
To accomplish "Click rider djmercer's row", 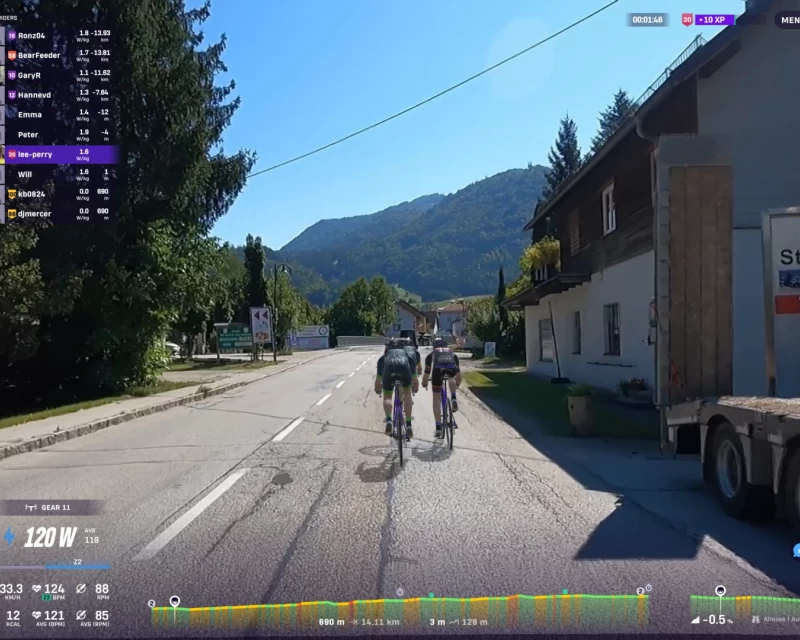I will click(x=60, y=213).
